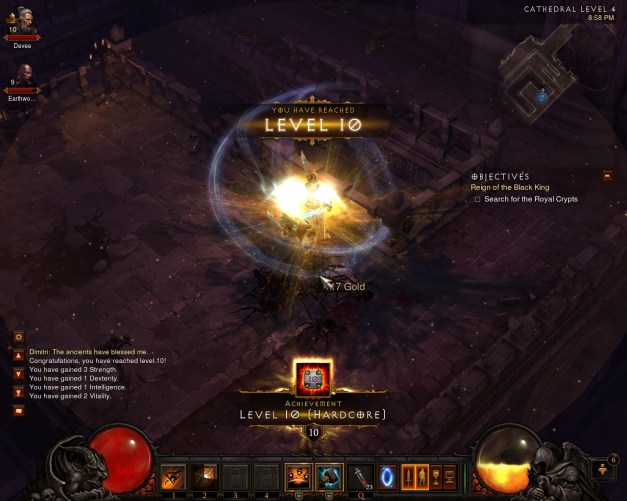Collapse the Objectives tracker
The height and width of the screenshot is (501, 627).
click(x=606, y=176)
